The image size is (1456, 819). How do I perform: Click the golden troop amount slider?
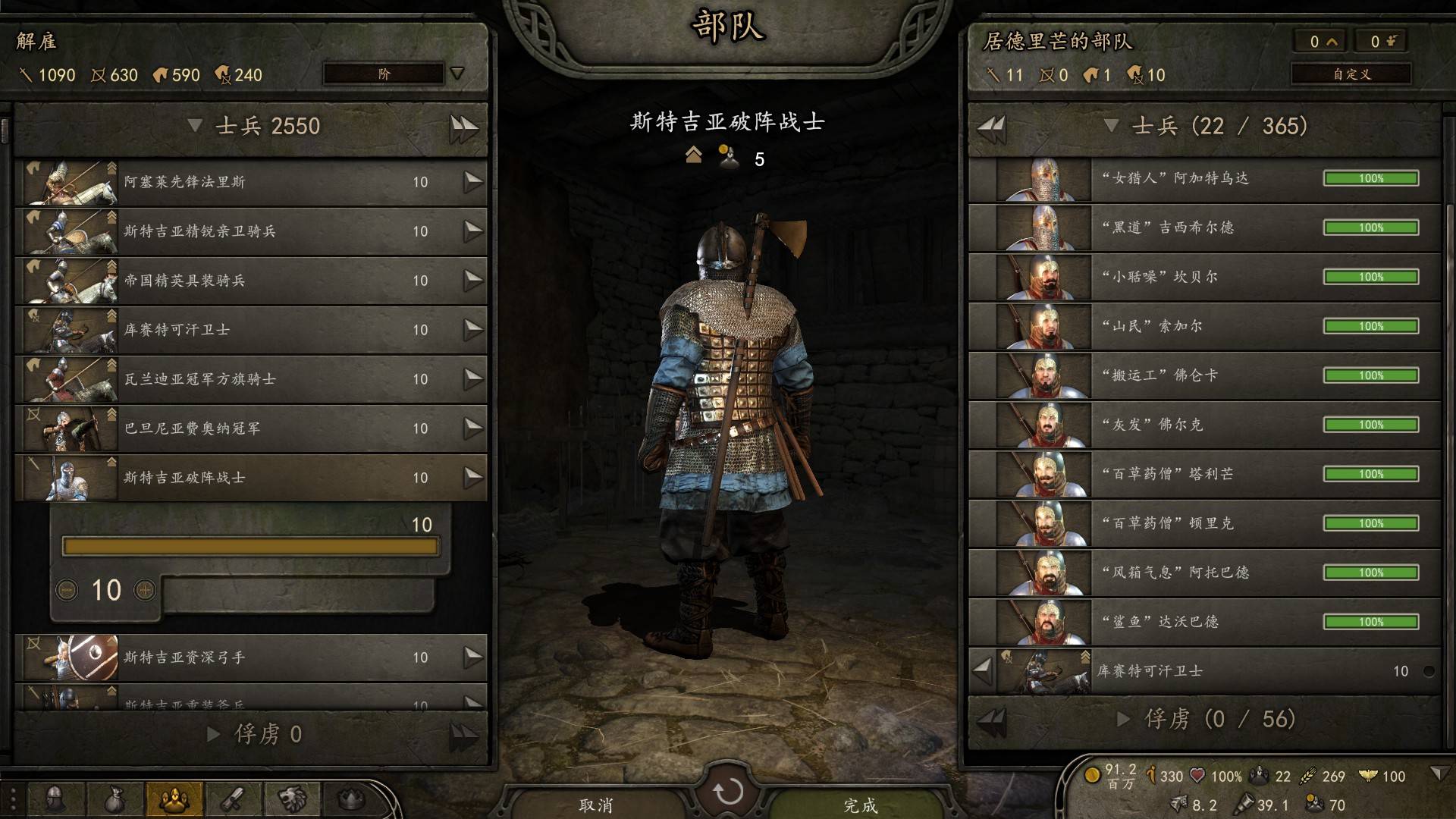coord(250,547)
